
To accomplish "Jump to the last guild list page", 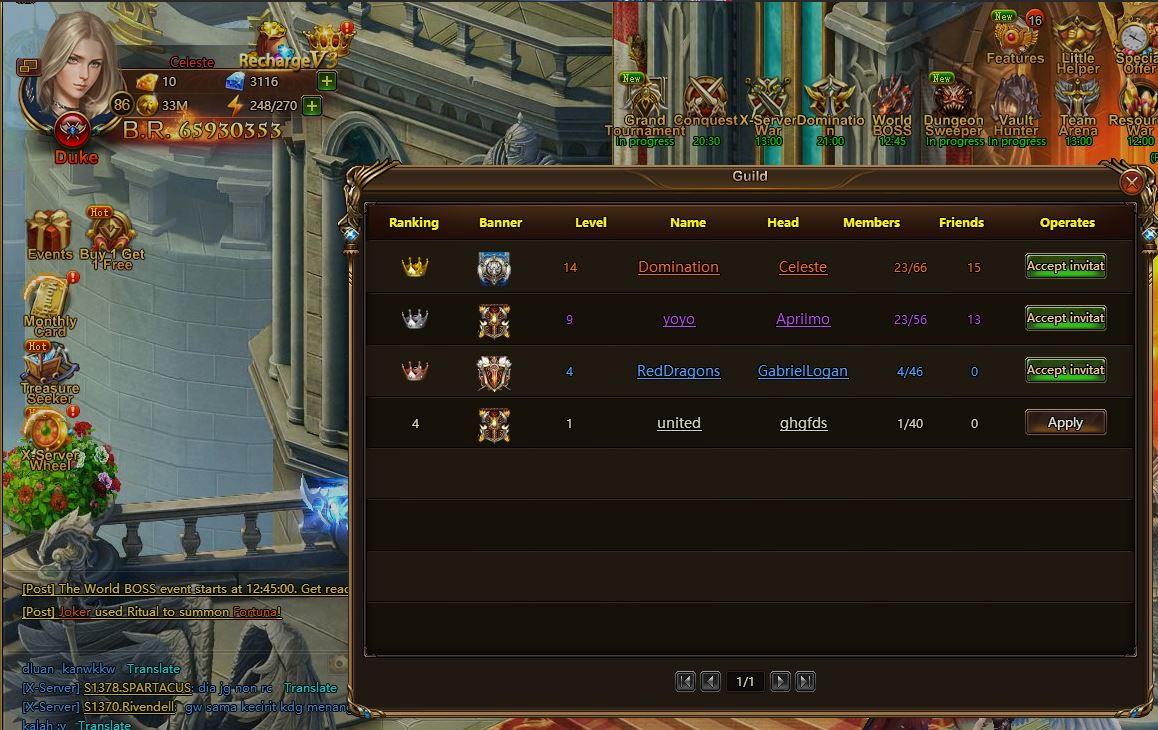I will [x=805, y=682].
